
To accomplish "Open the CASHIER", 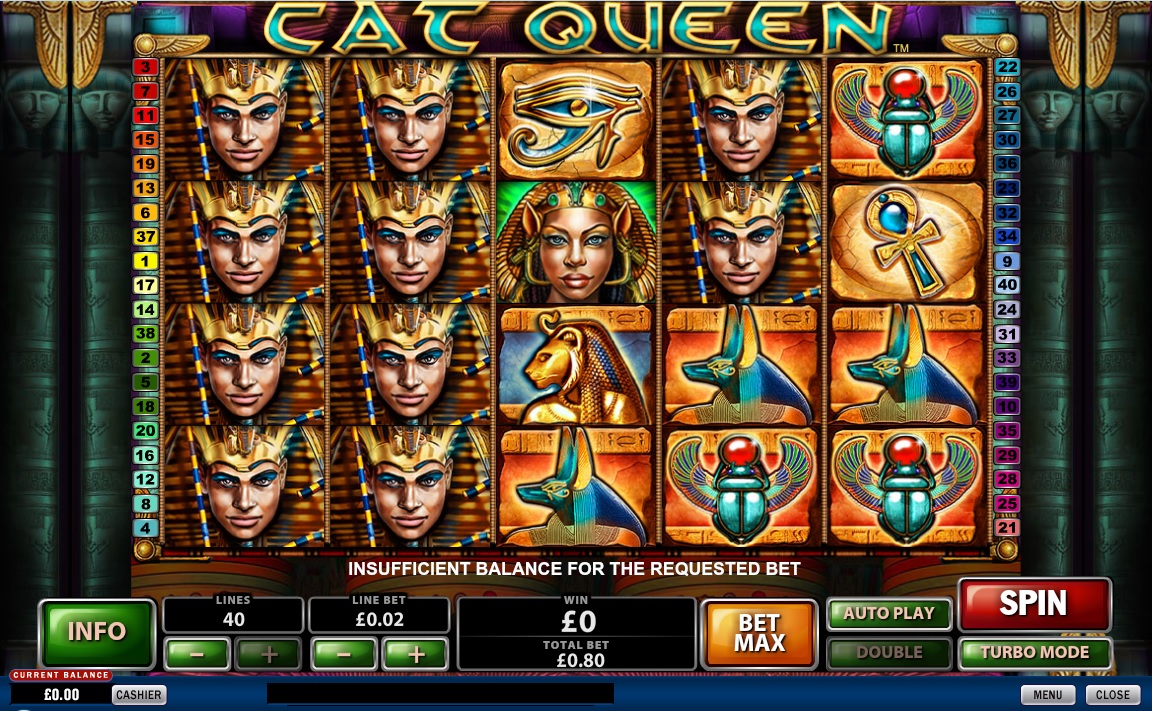I will [x=139, y=695].
